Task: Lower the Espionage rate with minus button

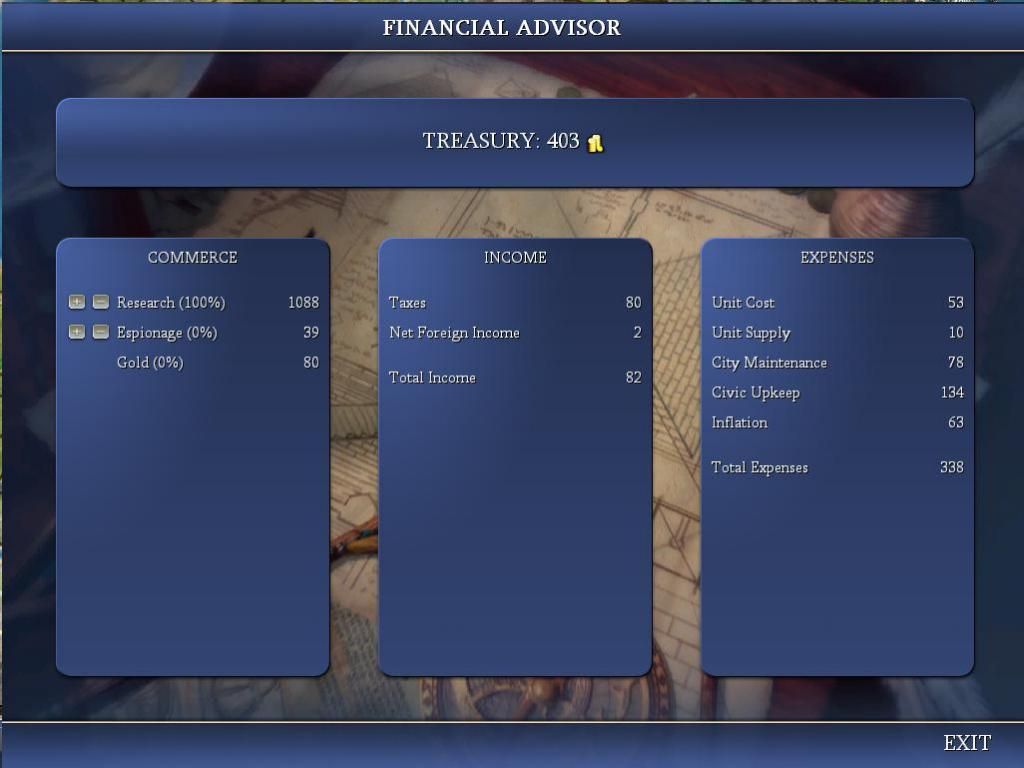Action: (100, 332)
